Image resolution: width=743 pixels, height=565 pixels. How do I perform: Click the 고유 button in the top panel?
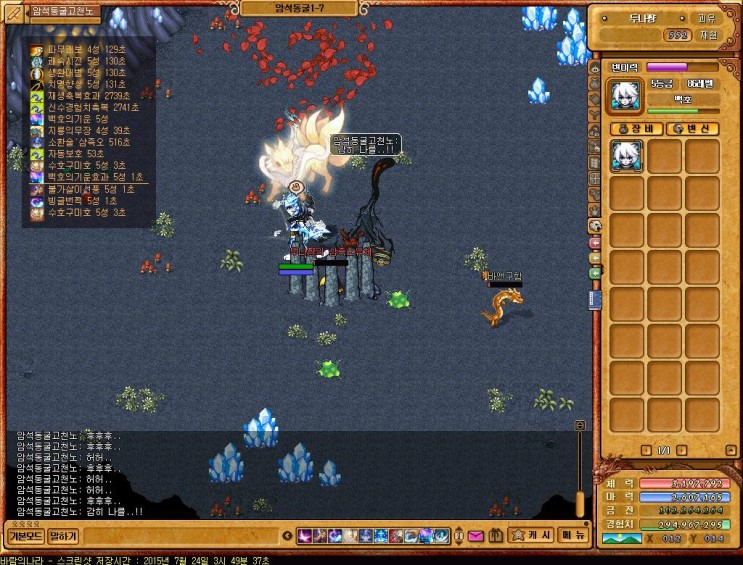[706, 17]
